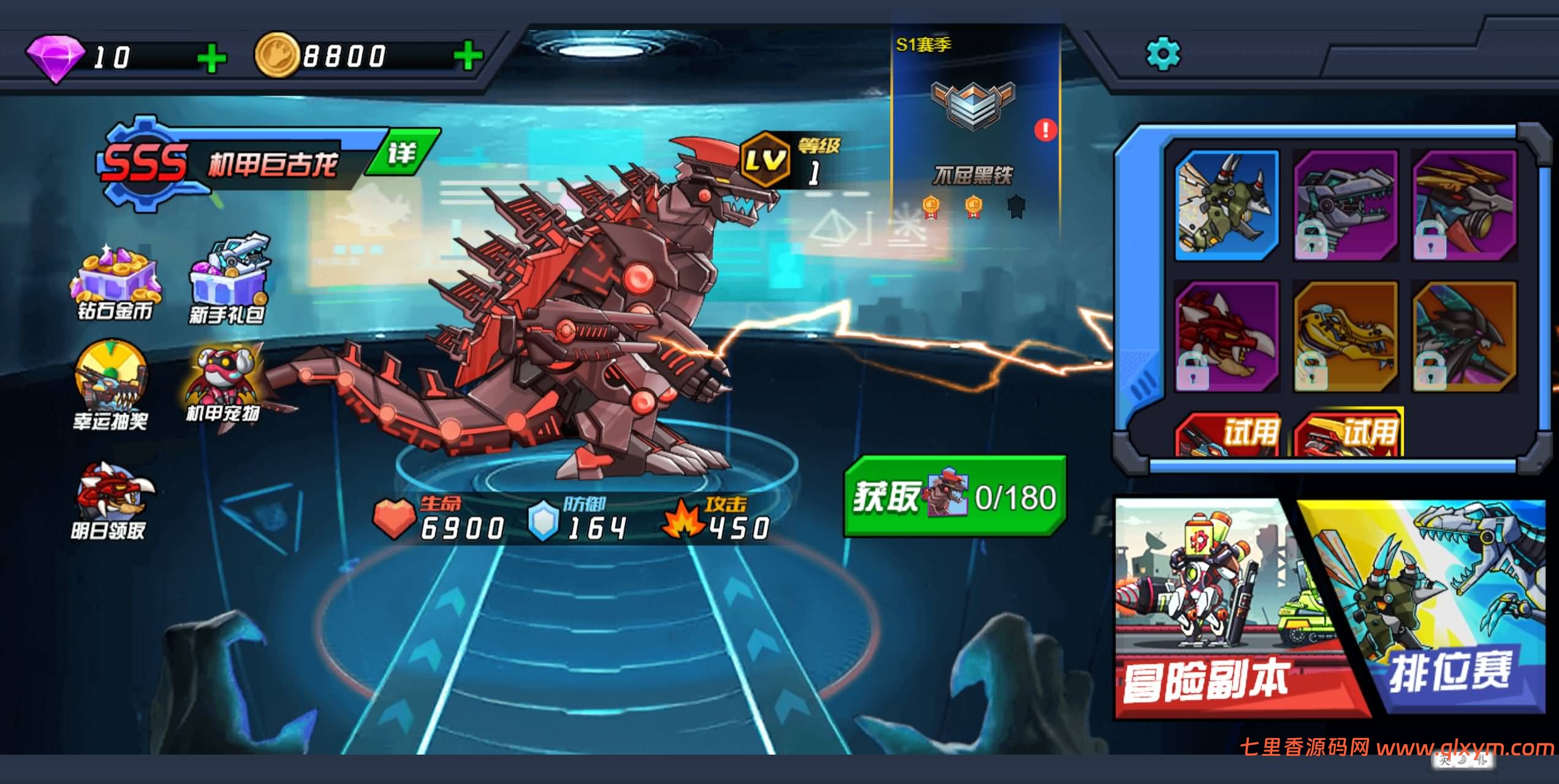Open the 机甲宠物 mecha pet menu
Viewport: 1559px width, 784px height.
pyautogui.click(x=223, y=385)
